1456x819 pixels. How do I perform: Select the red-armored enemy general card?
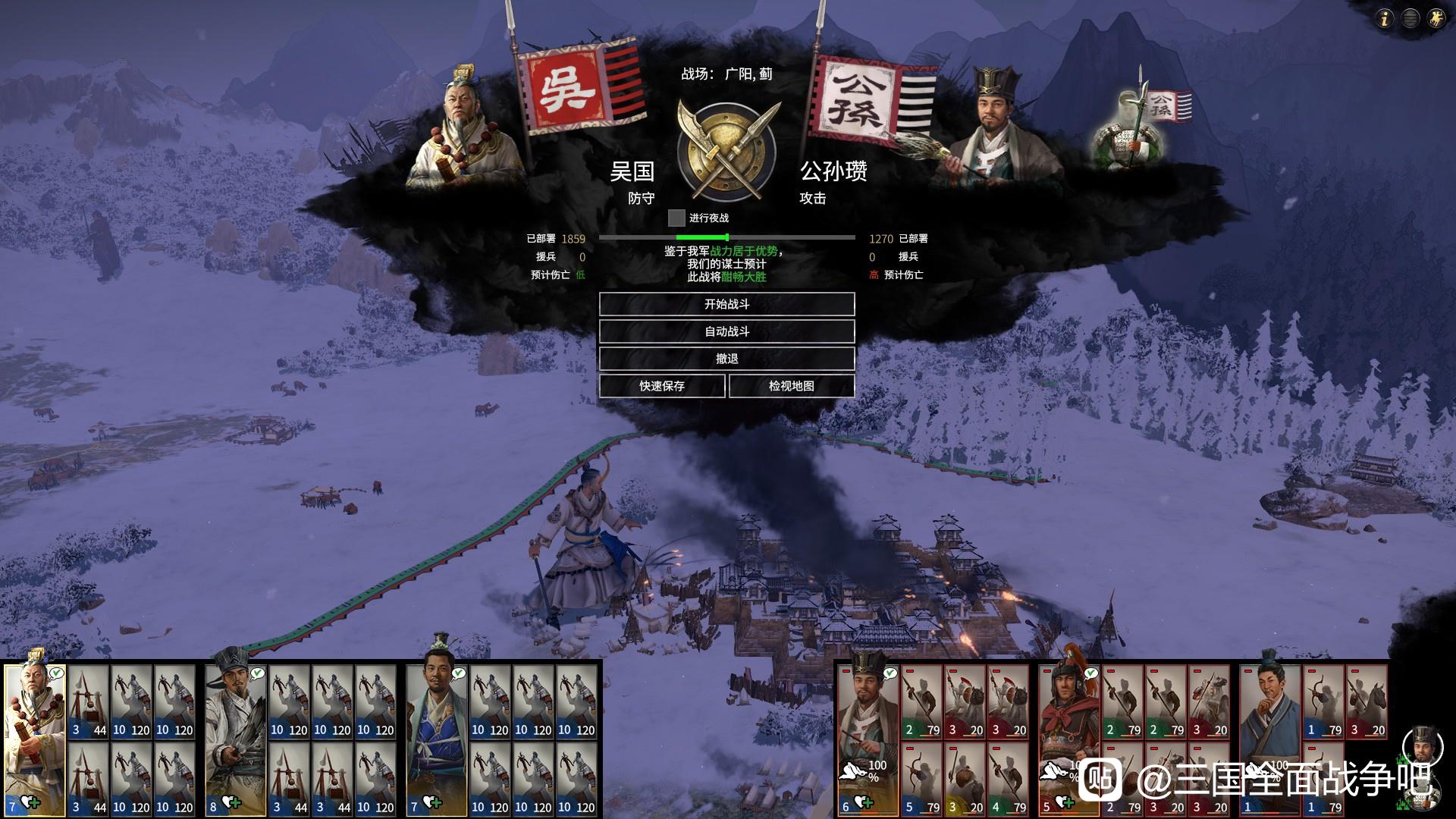tap(1068, 736)
